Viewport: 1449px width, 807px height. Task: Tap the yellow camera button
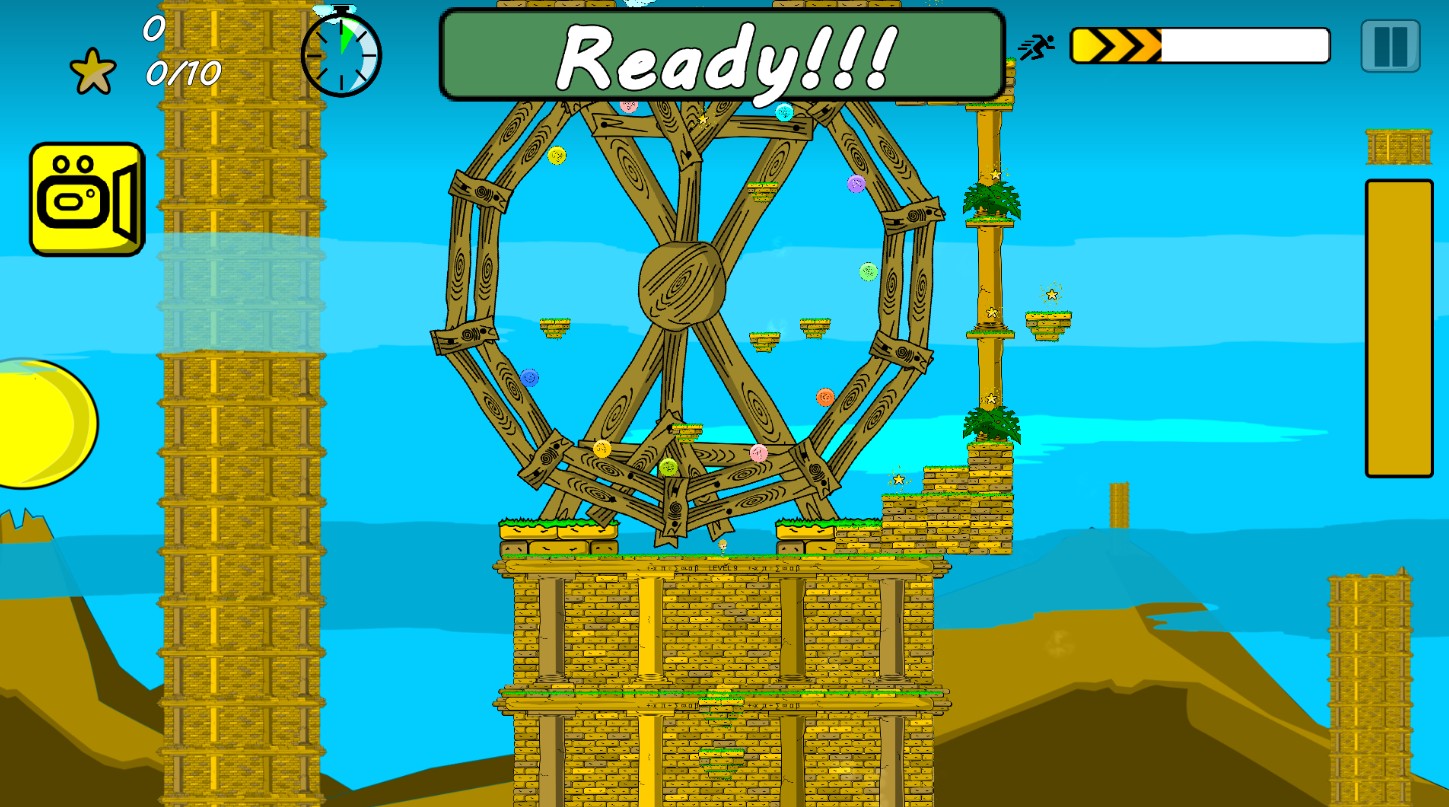pyautogui.click(x=87, y=199)
